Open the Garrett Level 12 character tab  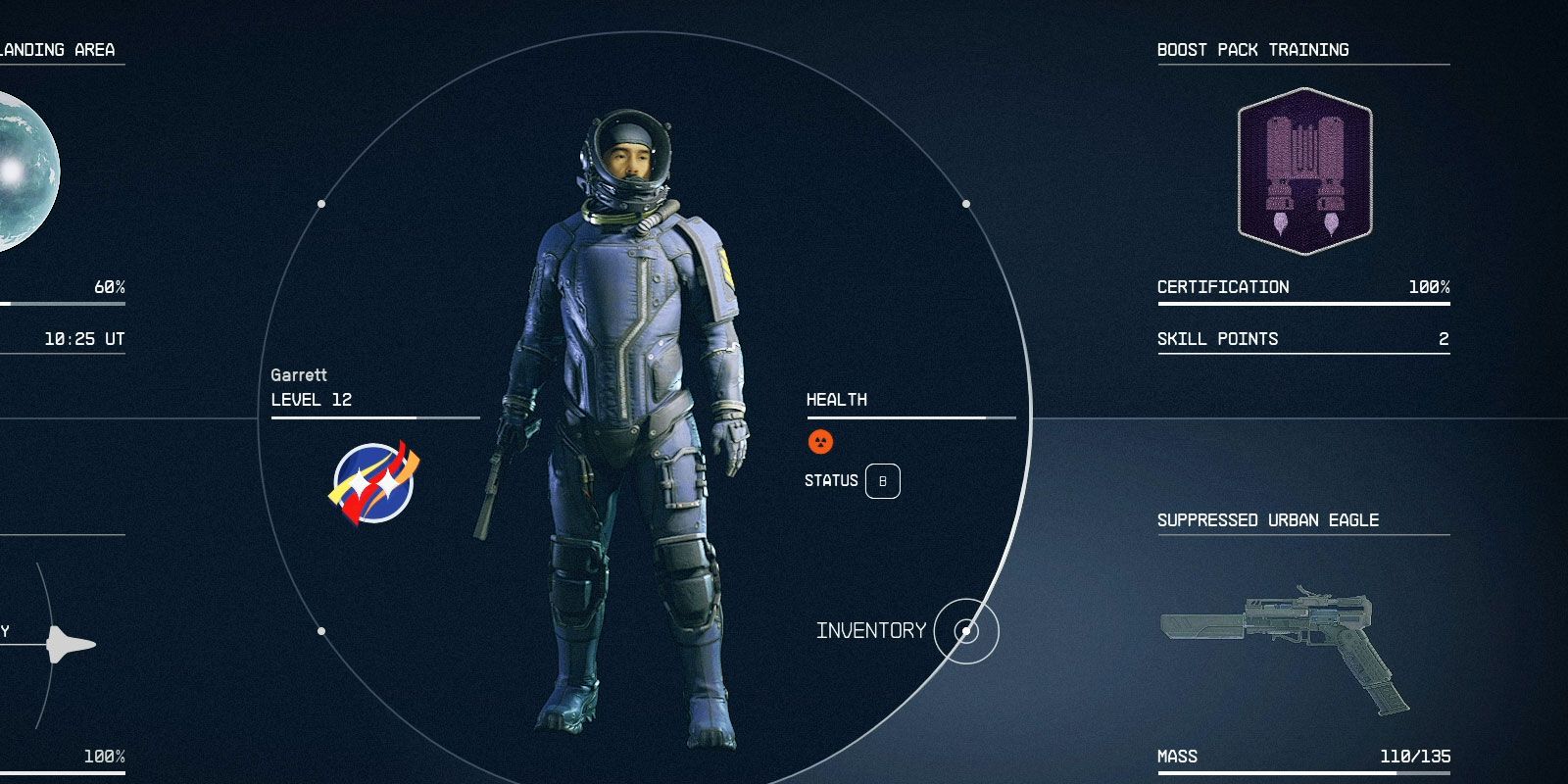tap(308, 388)
